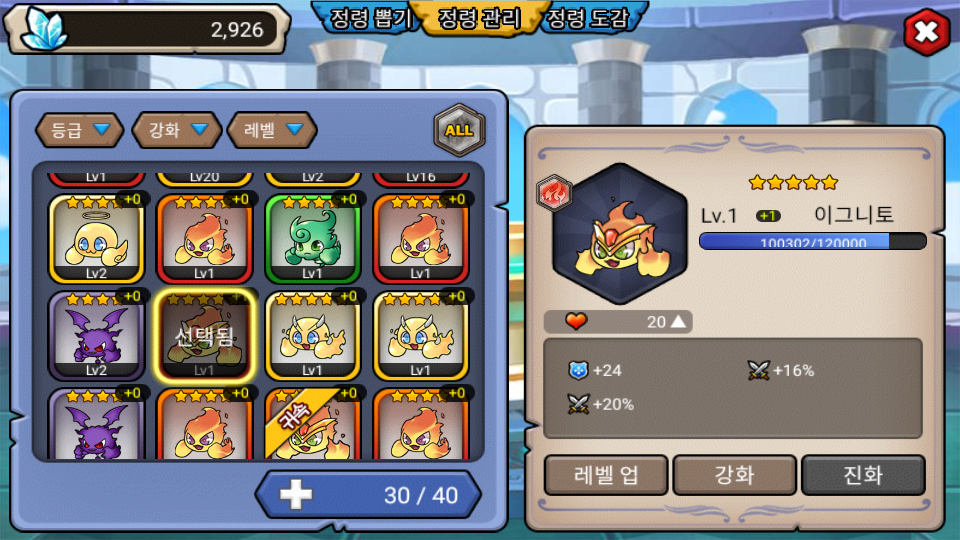Select the yellow angel spirit with halo

point(96,239)
